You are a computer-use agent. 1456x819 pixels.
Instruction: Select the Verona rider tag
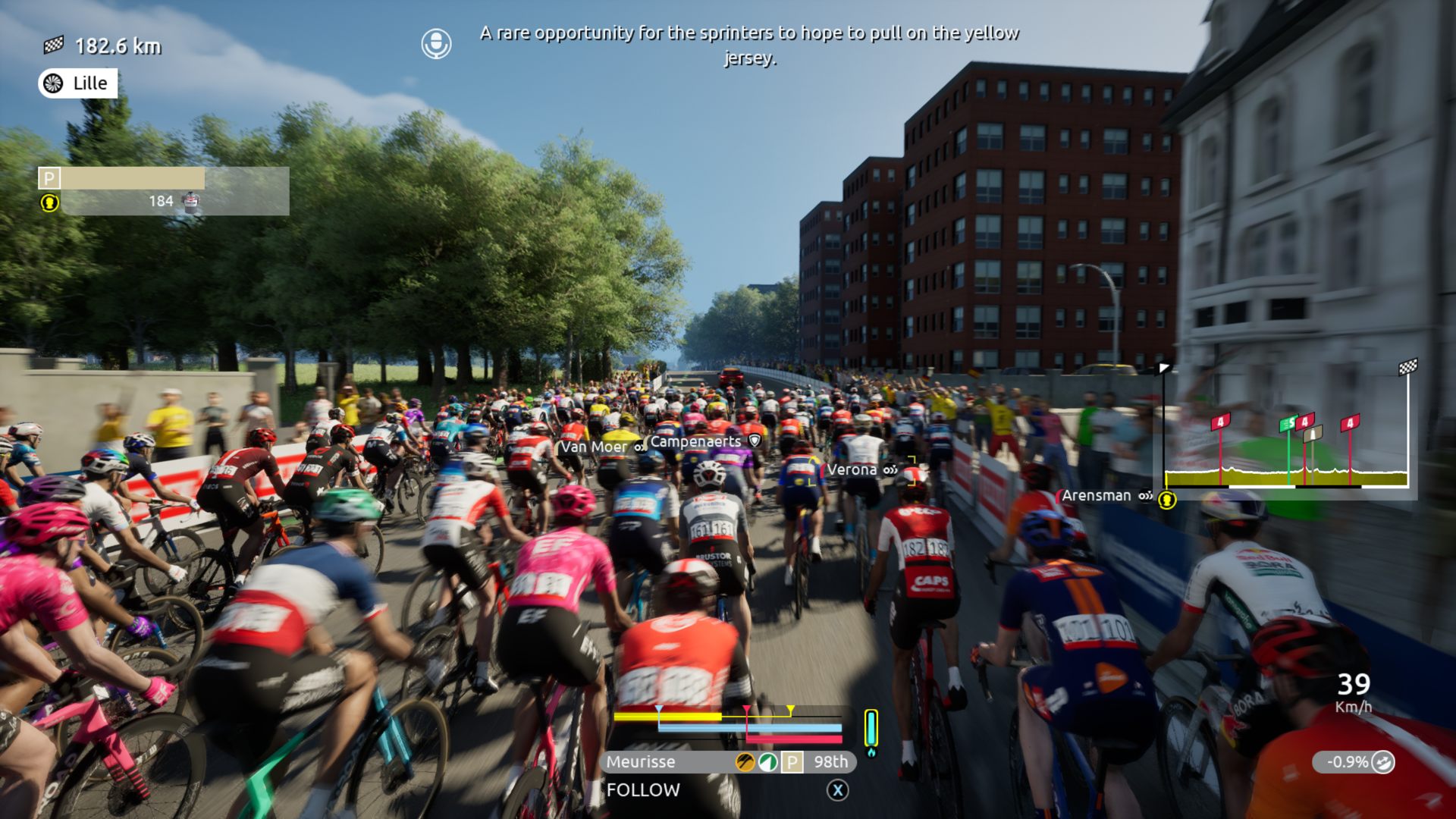[852, 470]
